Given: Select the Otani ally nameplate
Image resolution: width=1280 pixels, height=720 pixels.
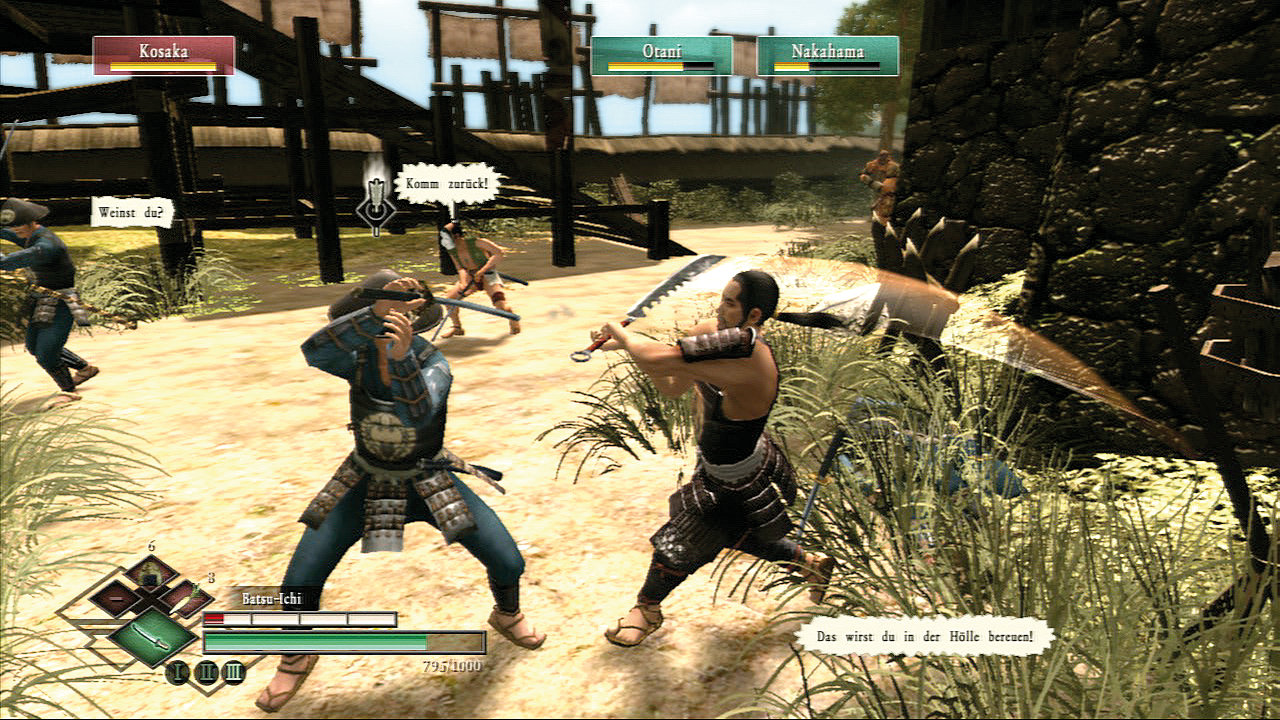Looking at the screenshot, I should pyautogui.click(x=661, y=56).
